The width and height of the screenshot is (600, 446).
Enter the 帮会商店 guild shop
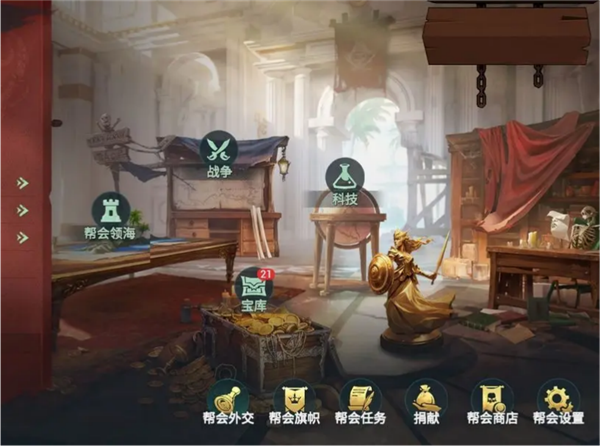coord(492,399)
